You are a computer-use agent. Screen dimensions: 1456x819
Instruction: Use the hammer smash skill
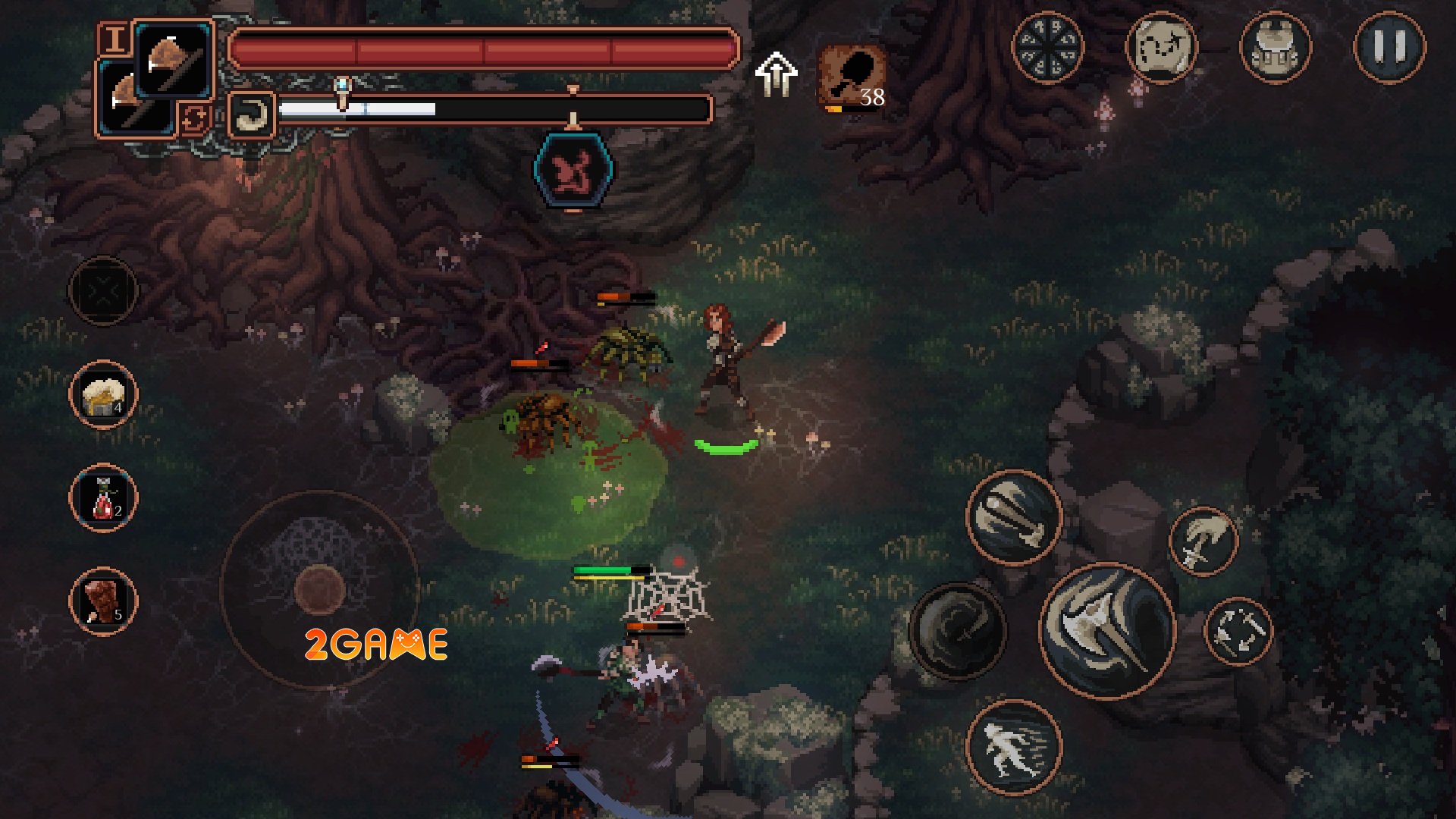1013,517
